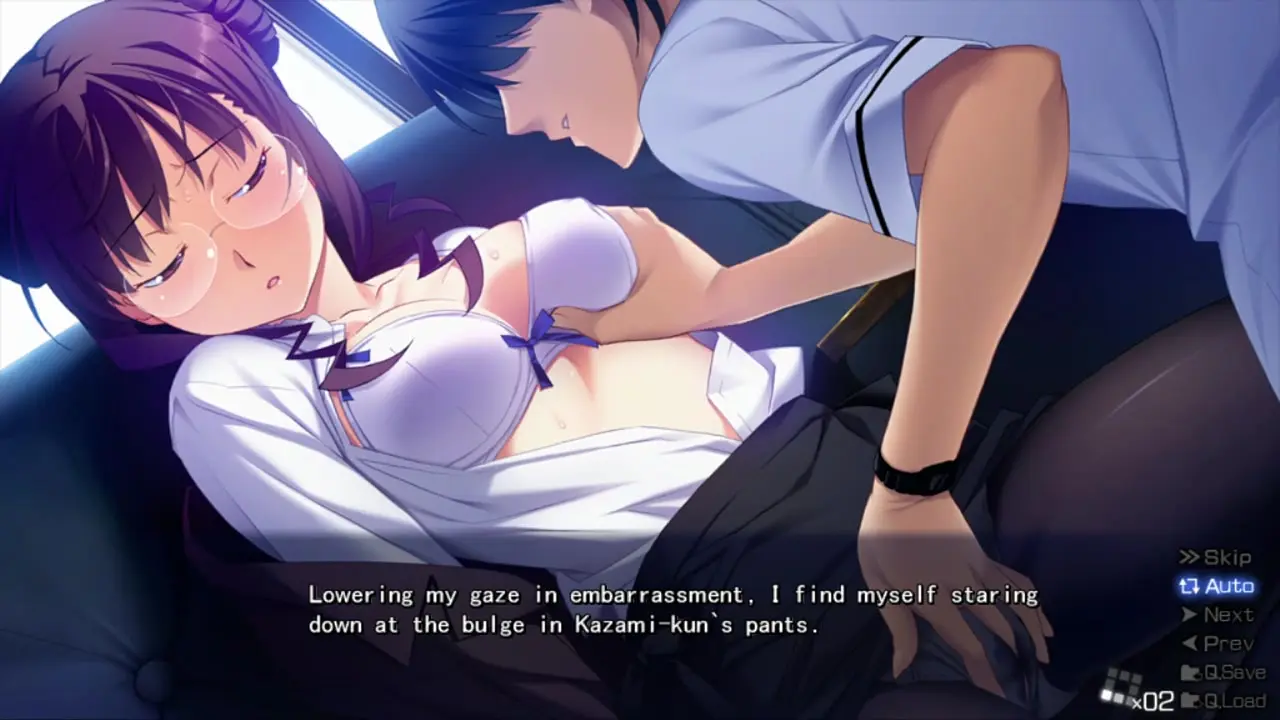Activate the Skip text button
This screenshot has width=1280, height=720.
[x=1216, y=557]
